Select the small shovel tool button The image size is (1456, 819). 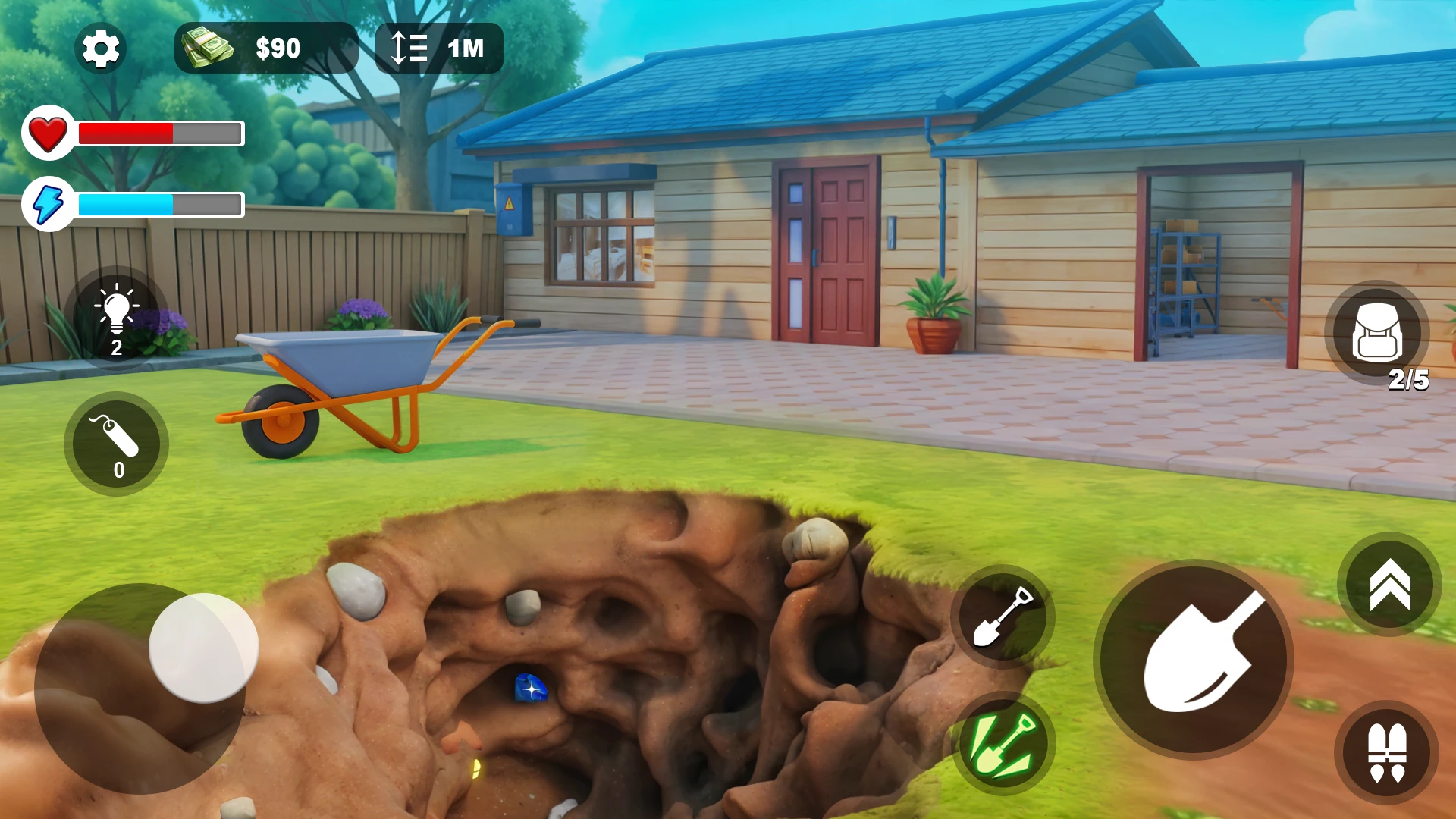(1003, 616)
